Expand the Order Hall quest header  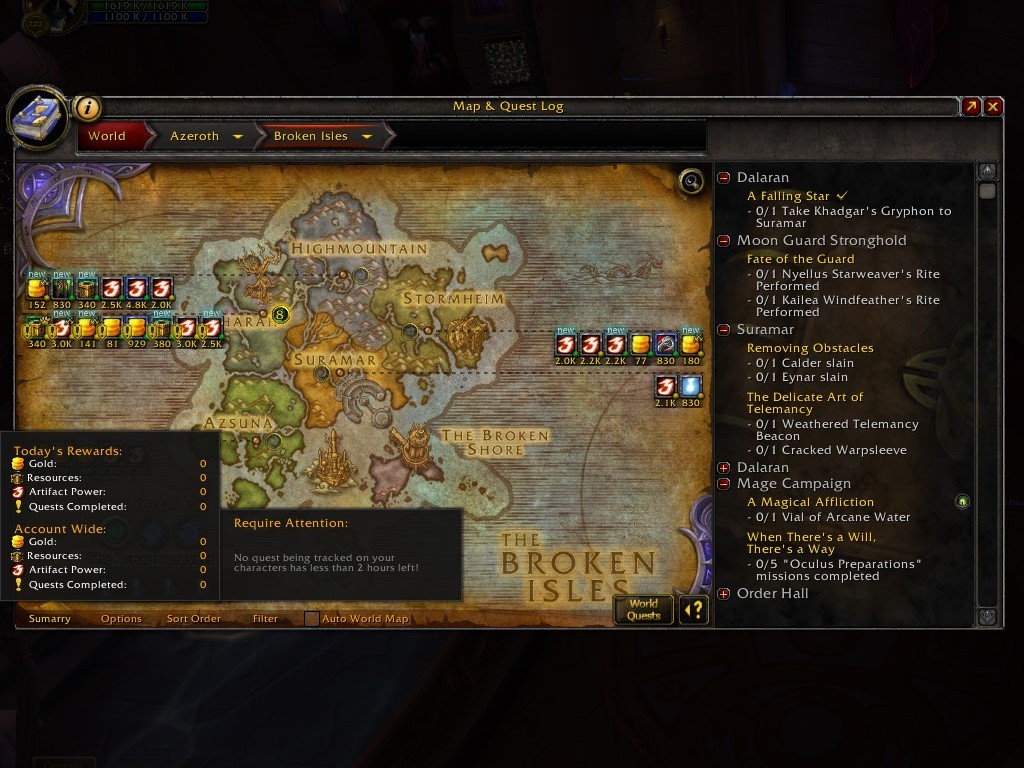[x=724, y=594]
